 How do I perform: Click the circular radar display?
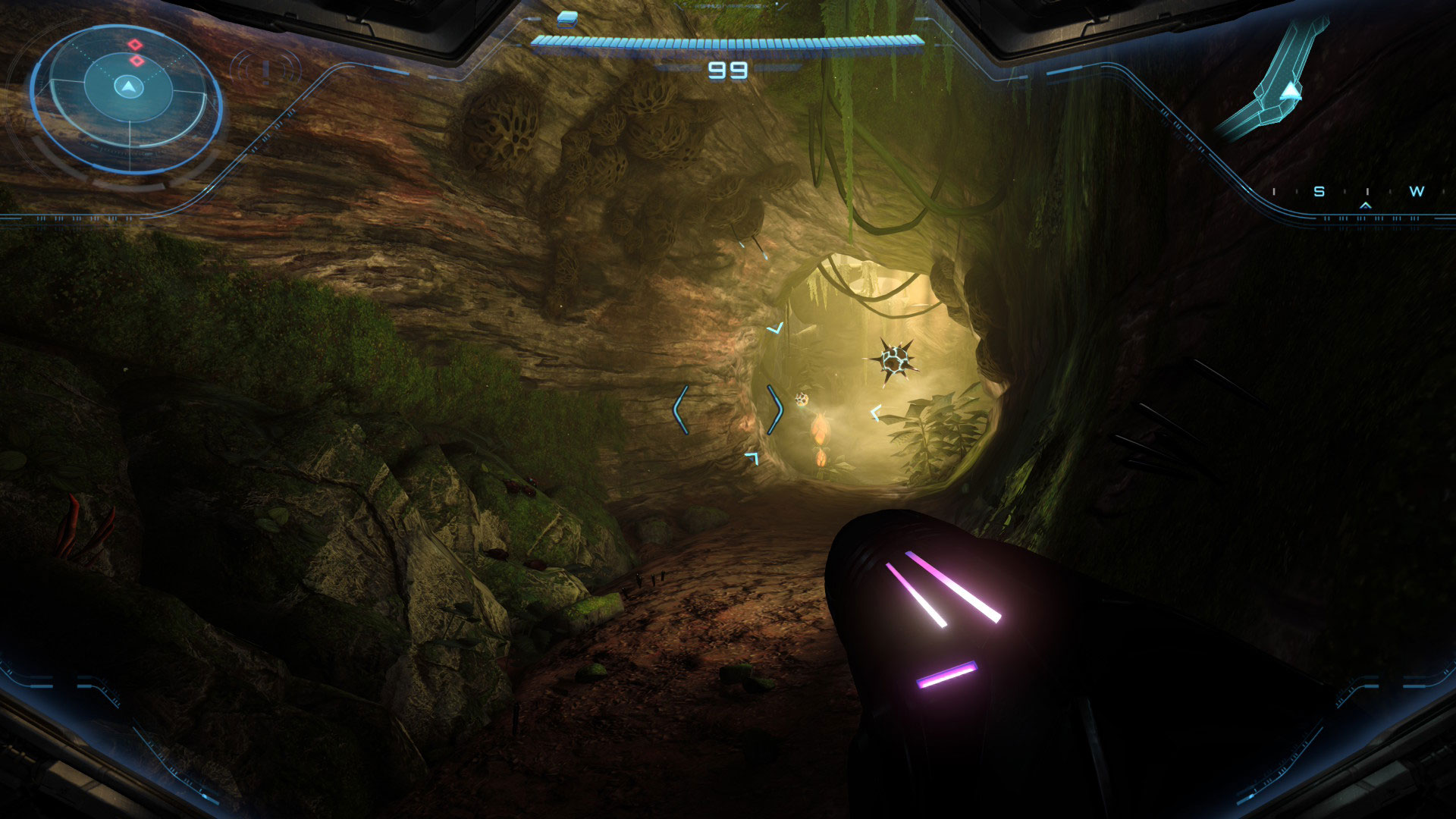click(127, 99)
